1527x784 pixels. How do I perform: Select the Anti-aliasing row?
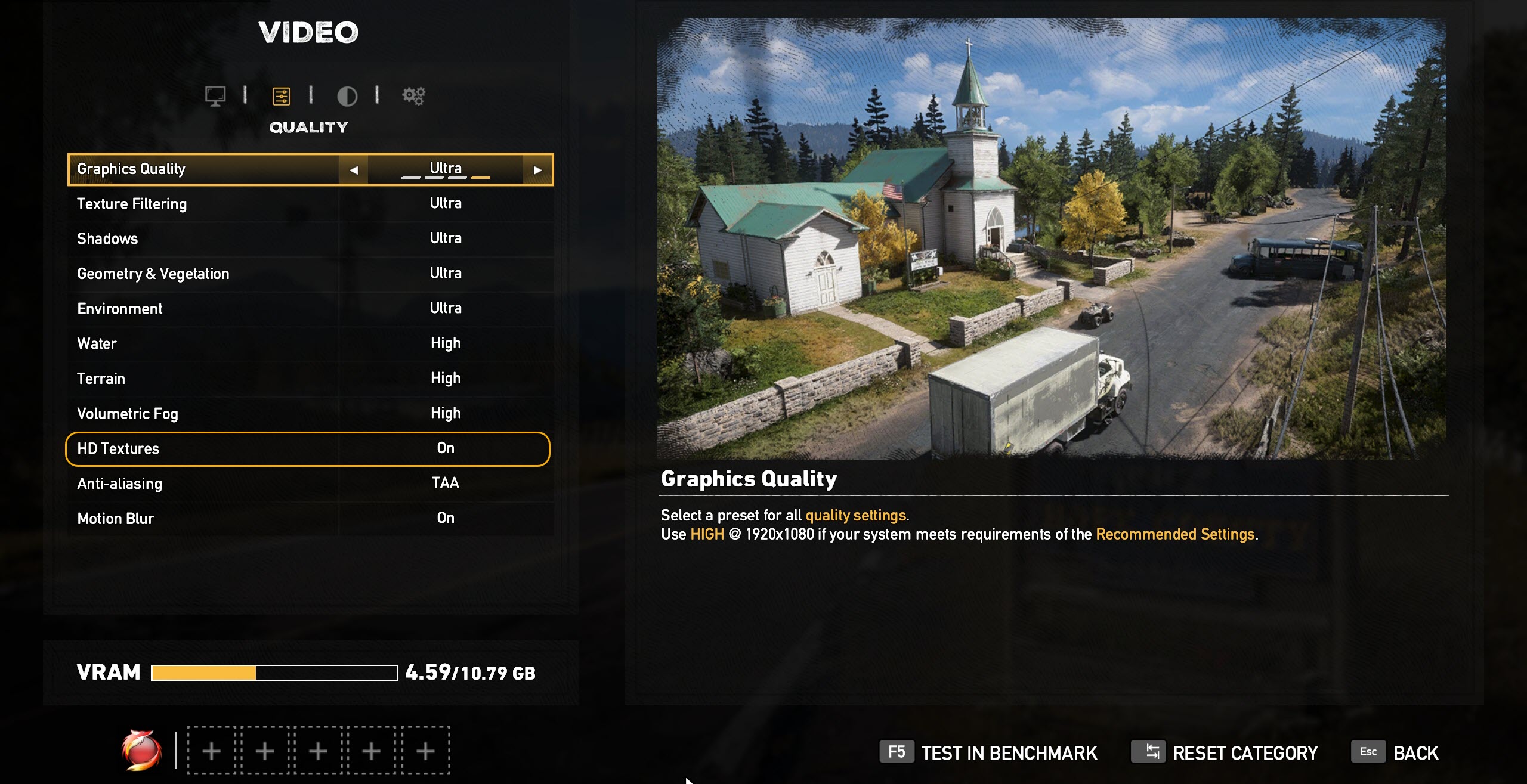point(310,483)
